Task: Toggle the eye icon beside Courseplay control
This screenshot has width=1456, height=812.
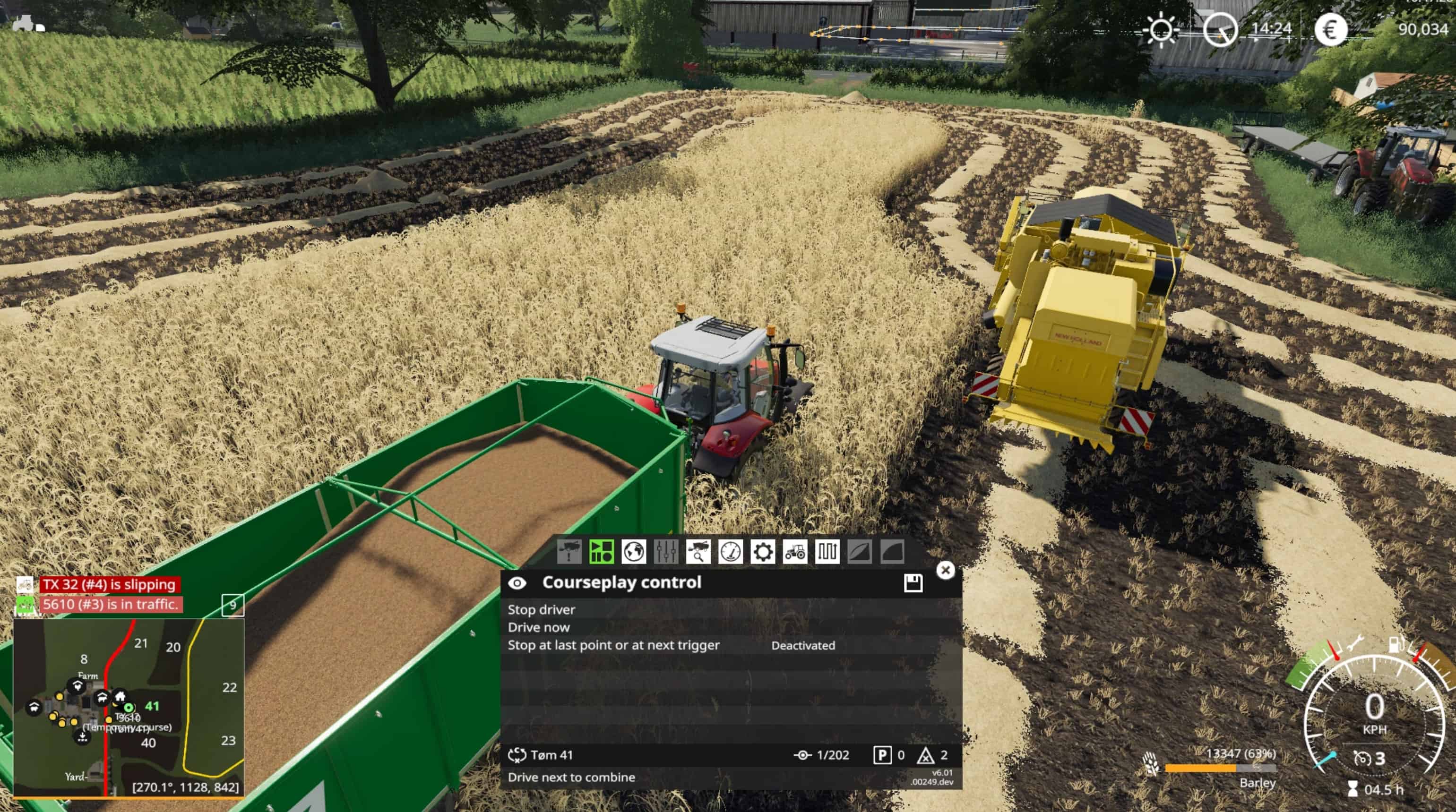Action: pos(517,582)
